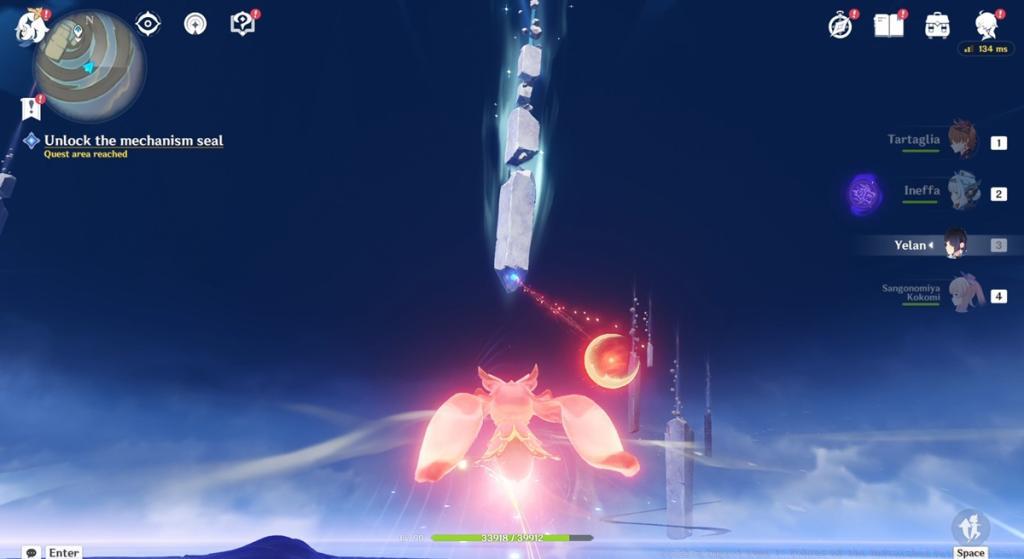Open the Wish star icon
The image size is (1024, 559).
pyautogui.click(x=195, y=24)
